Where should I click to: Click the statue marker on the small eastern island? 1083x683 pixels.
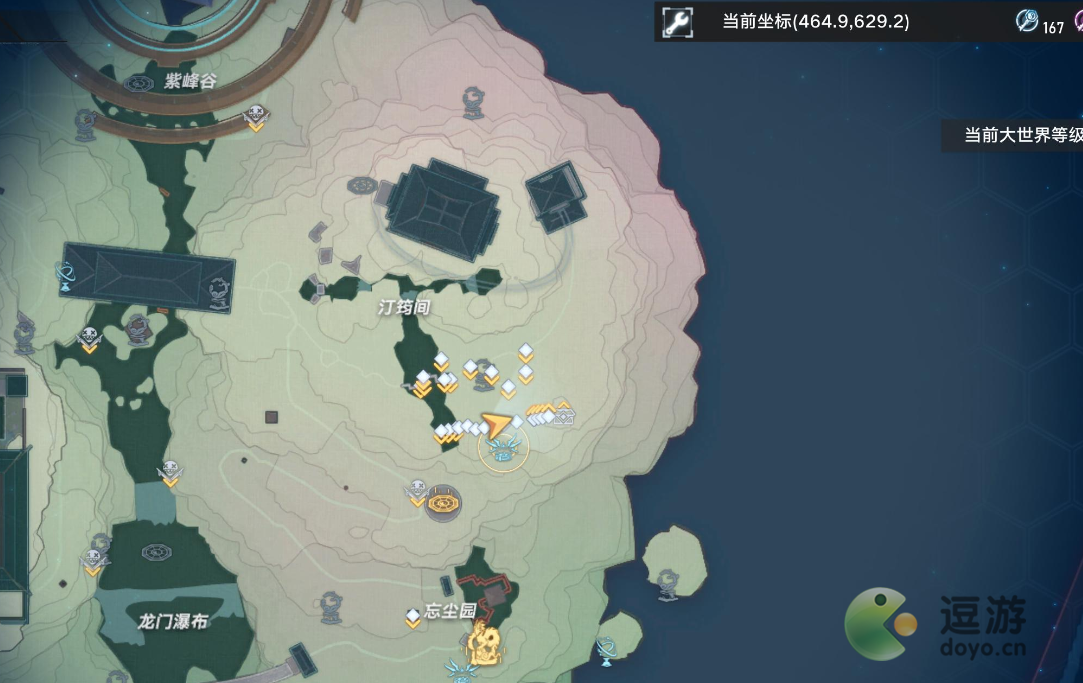[668, 583]
